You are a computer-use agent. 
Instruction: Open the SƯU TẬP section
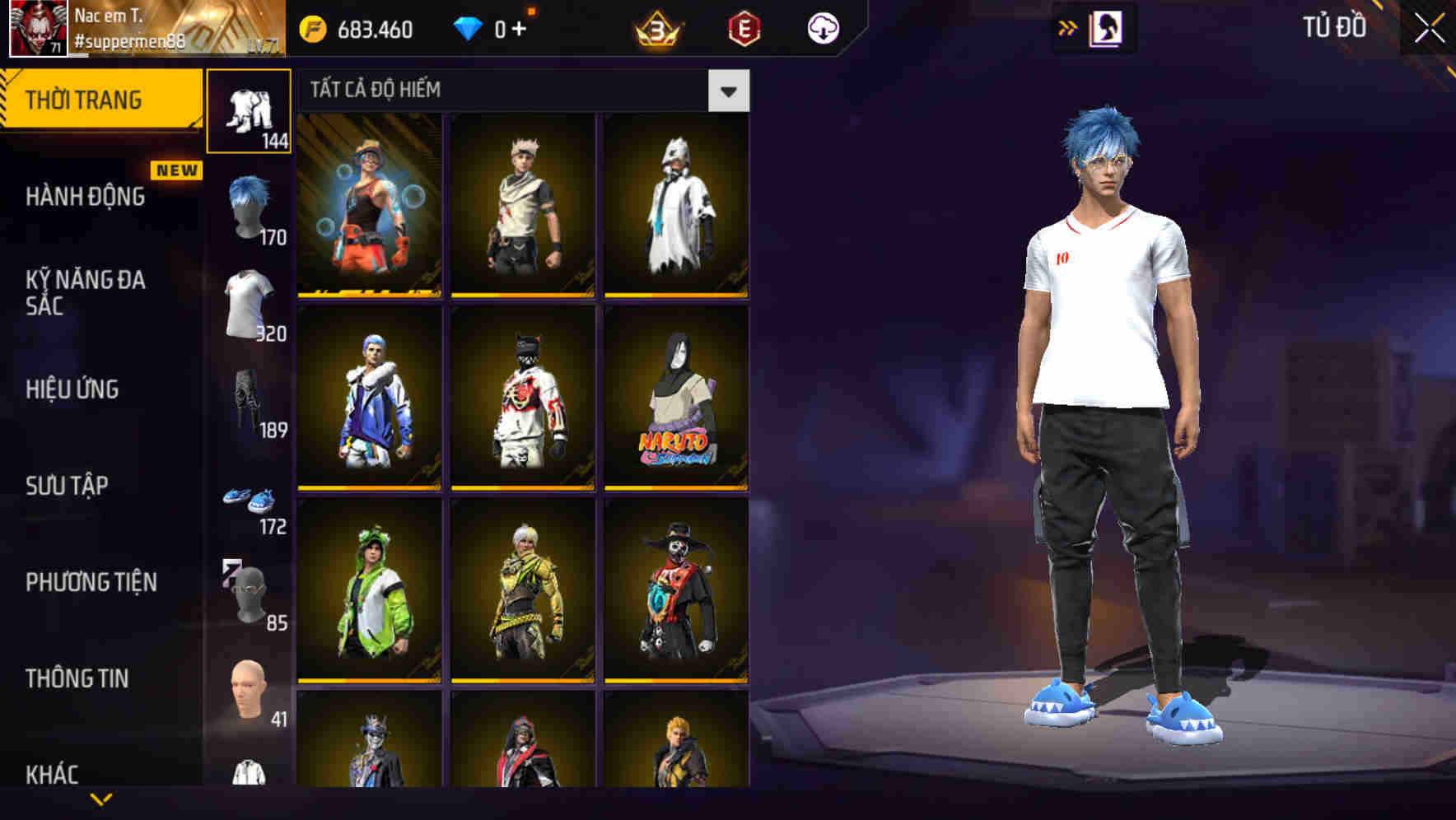(x=68, y=486)
